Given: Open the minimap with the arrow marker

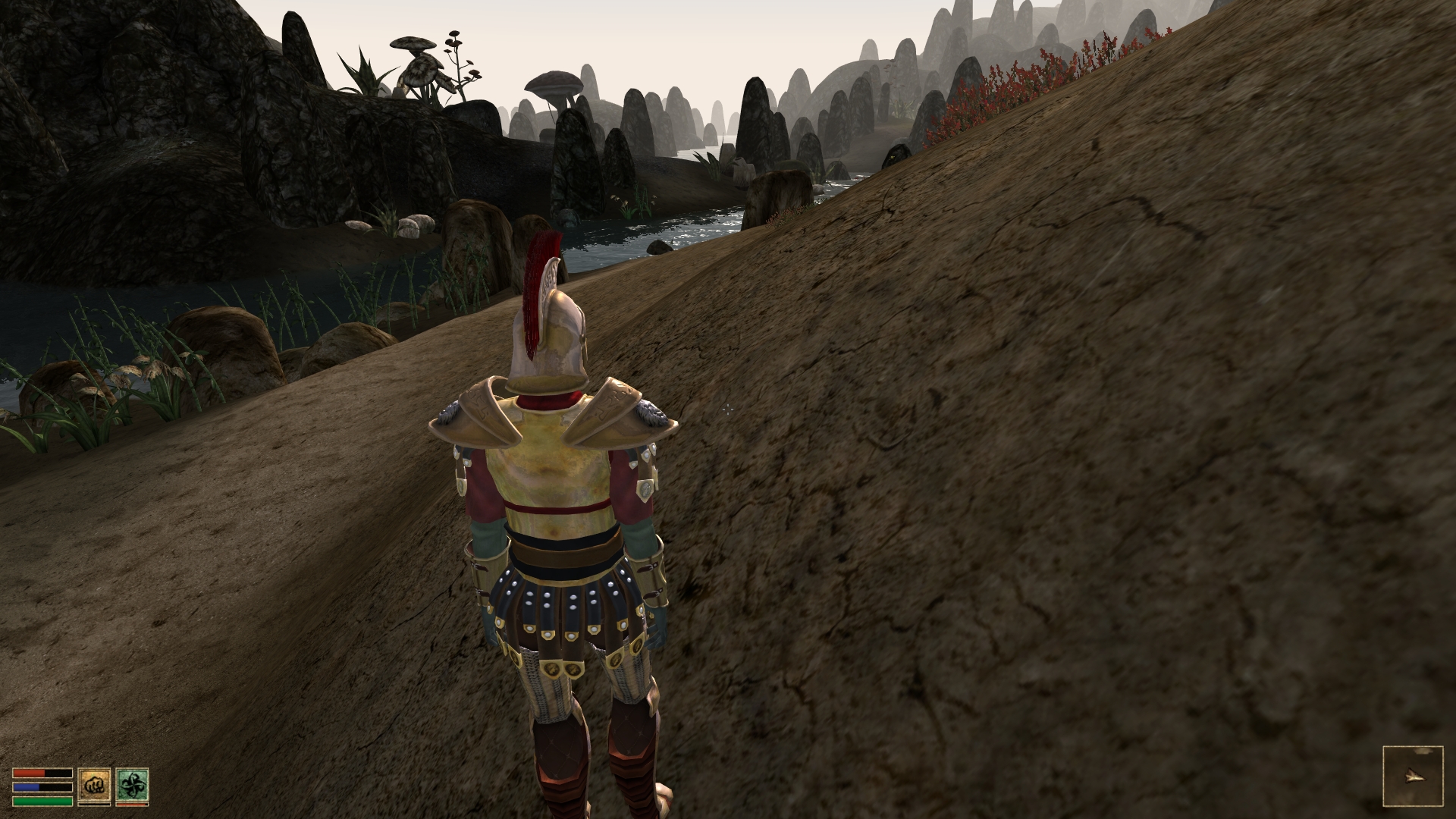Looking at the screenshot, I should [1412, 776].
